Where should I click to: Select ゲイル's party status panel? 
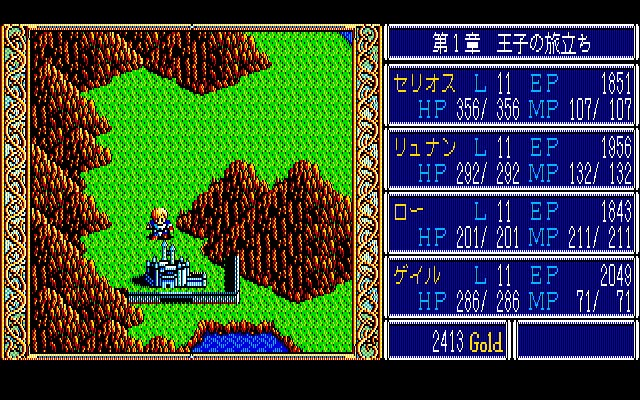[510, 288]
